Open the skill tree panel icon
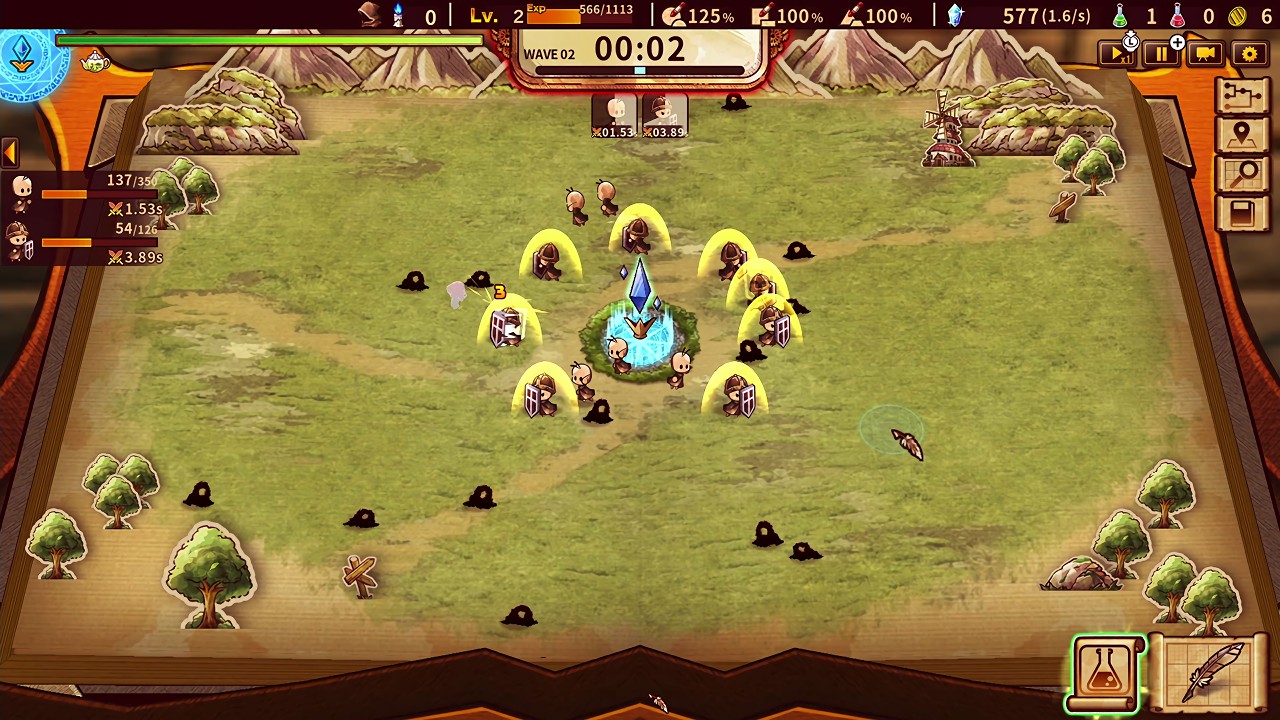The width and height of the screenshot is (1280, 720). [x=1243, y=93]
